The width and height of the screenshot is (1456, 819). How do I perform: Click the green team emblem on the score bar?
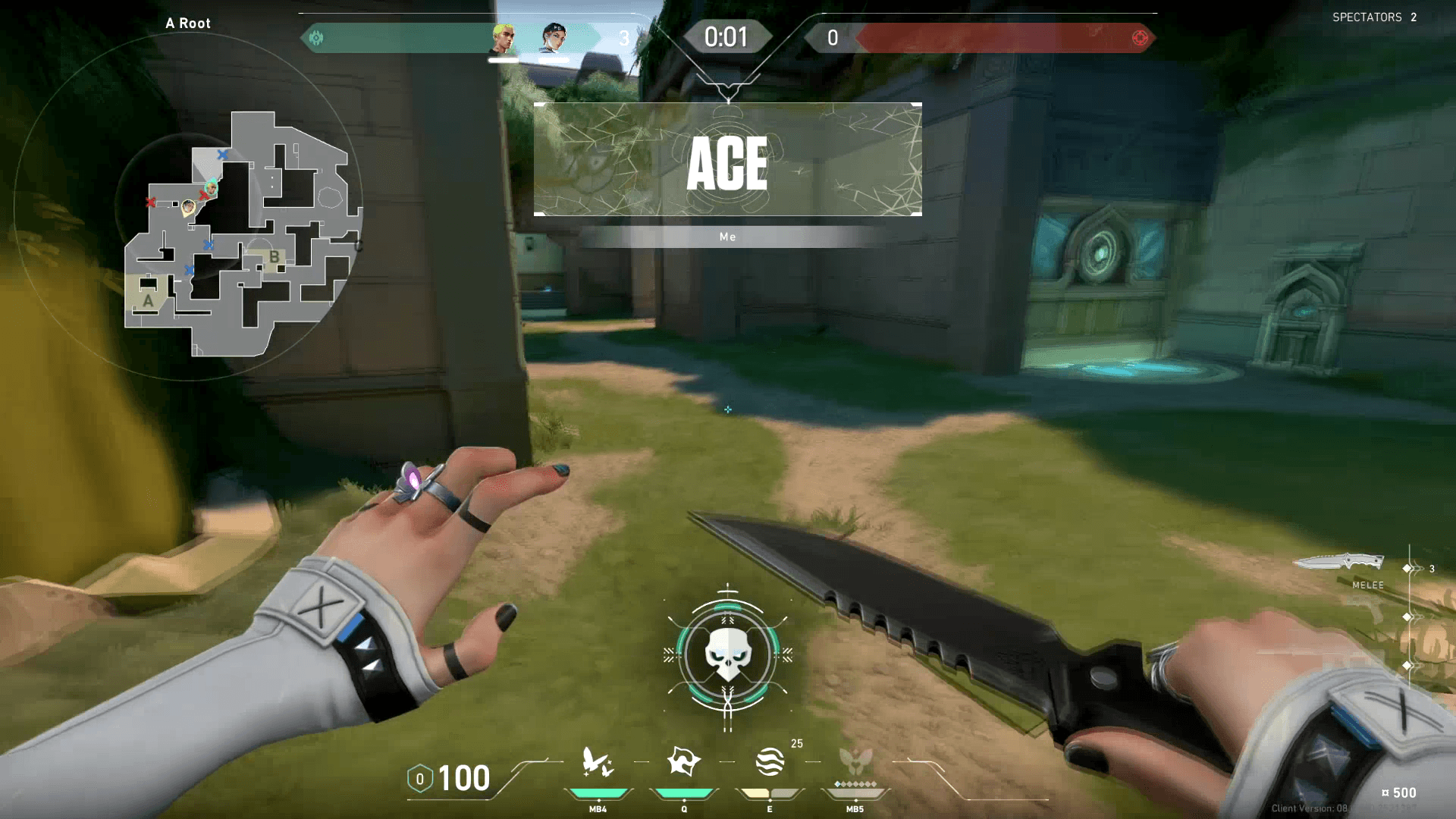pyautogui.click(x=317, y=38)
